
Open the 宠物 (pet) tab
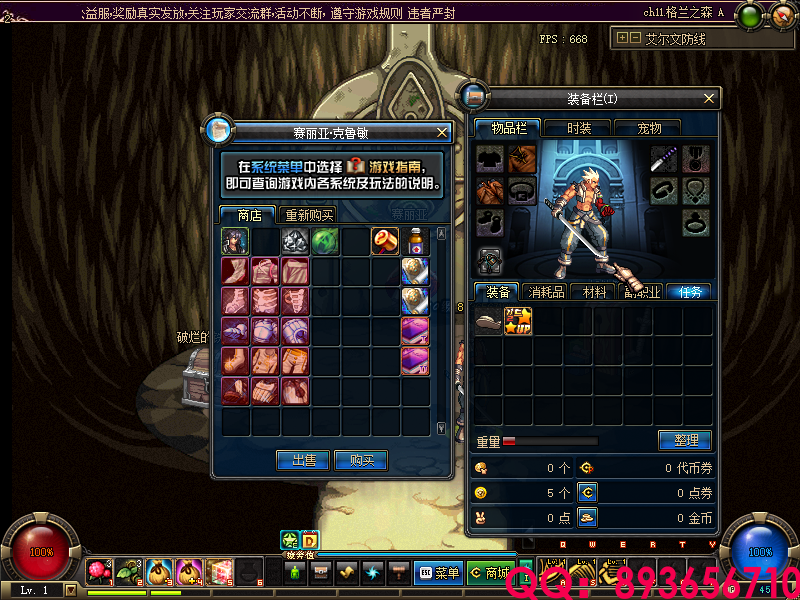[650, 128]
